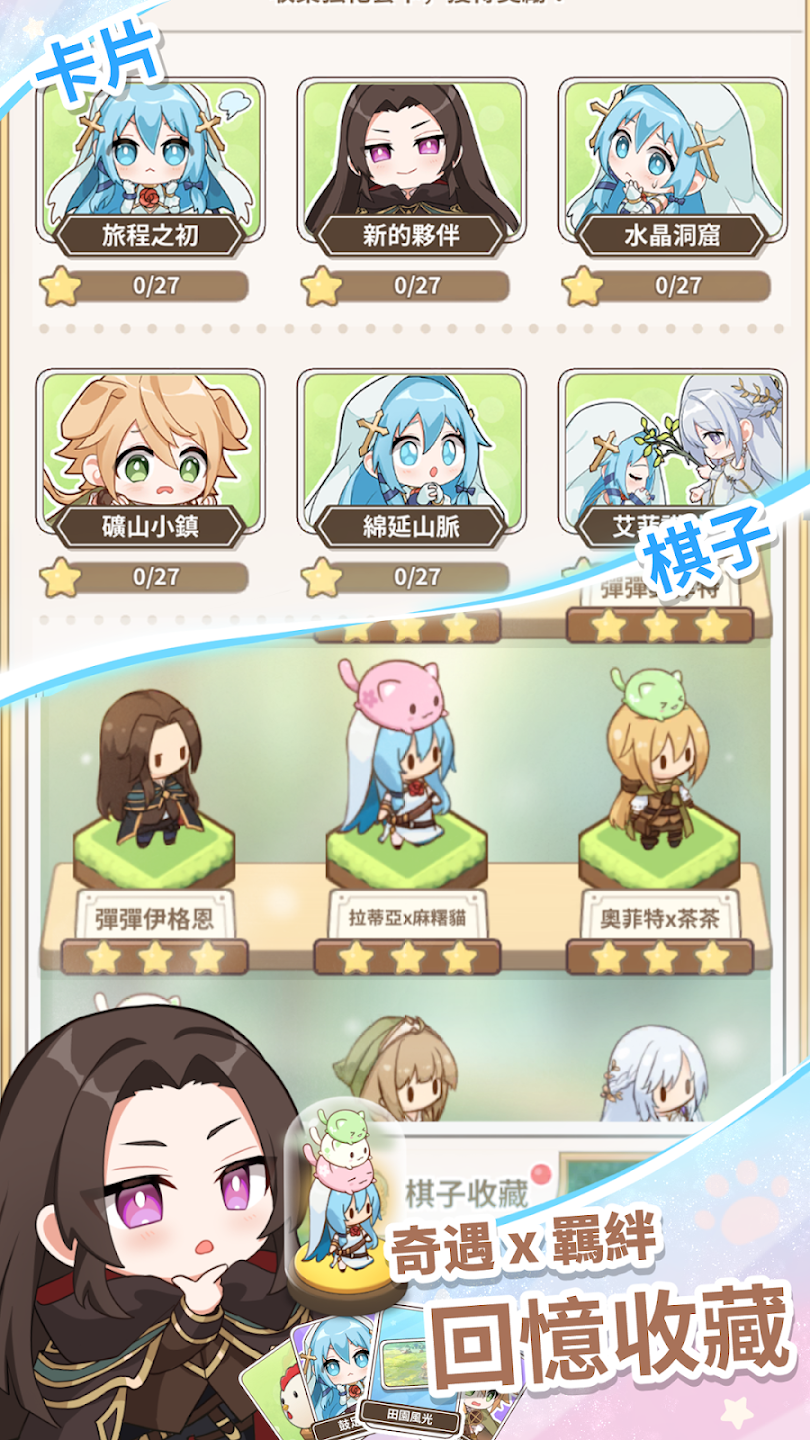Choose the 奧菲特x茶茶 chess piece
This screenshot has height=1440, width=810.
coord(658,800)
